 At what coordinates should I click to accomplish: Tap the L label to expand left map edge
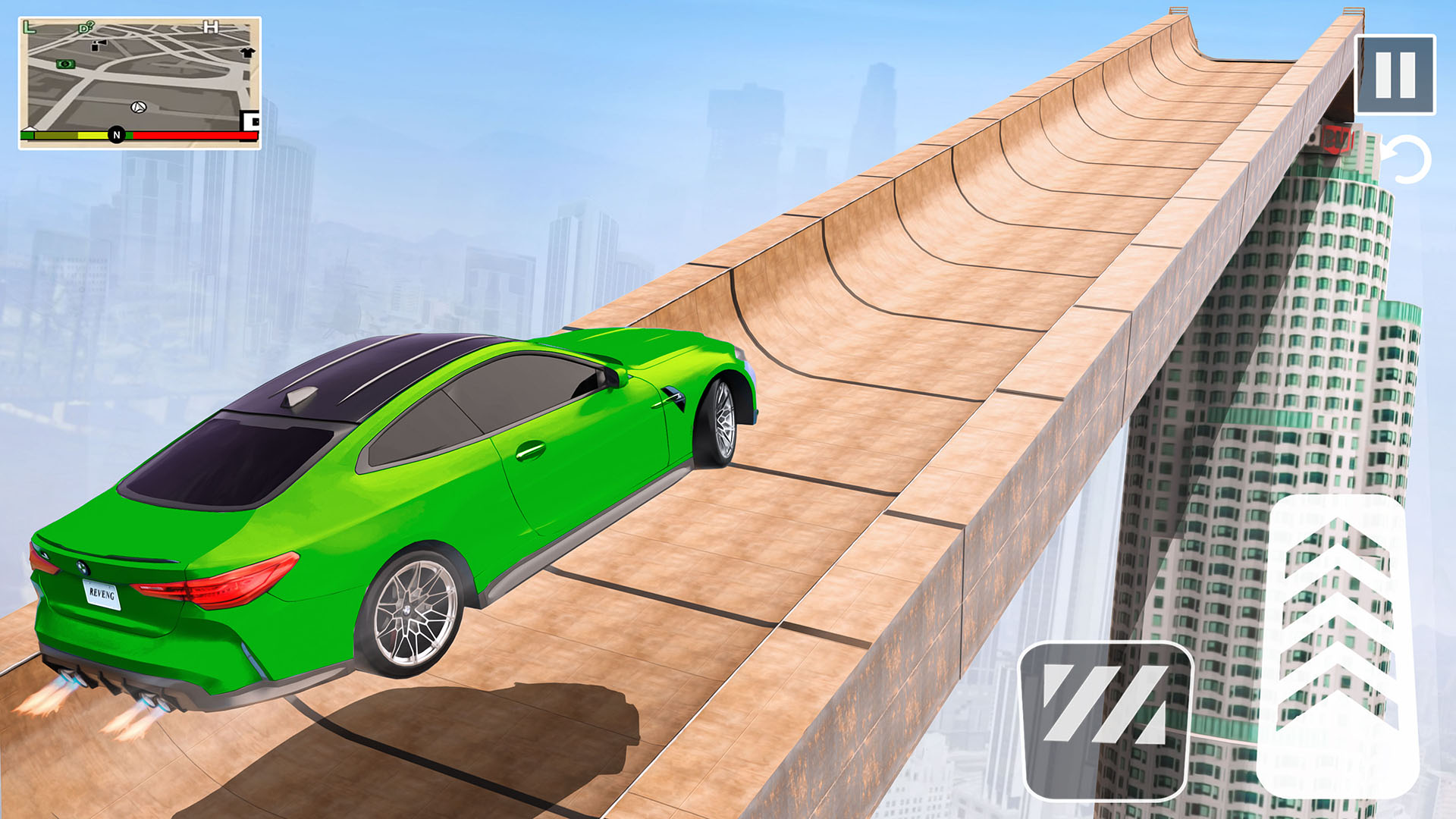30,27
